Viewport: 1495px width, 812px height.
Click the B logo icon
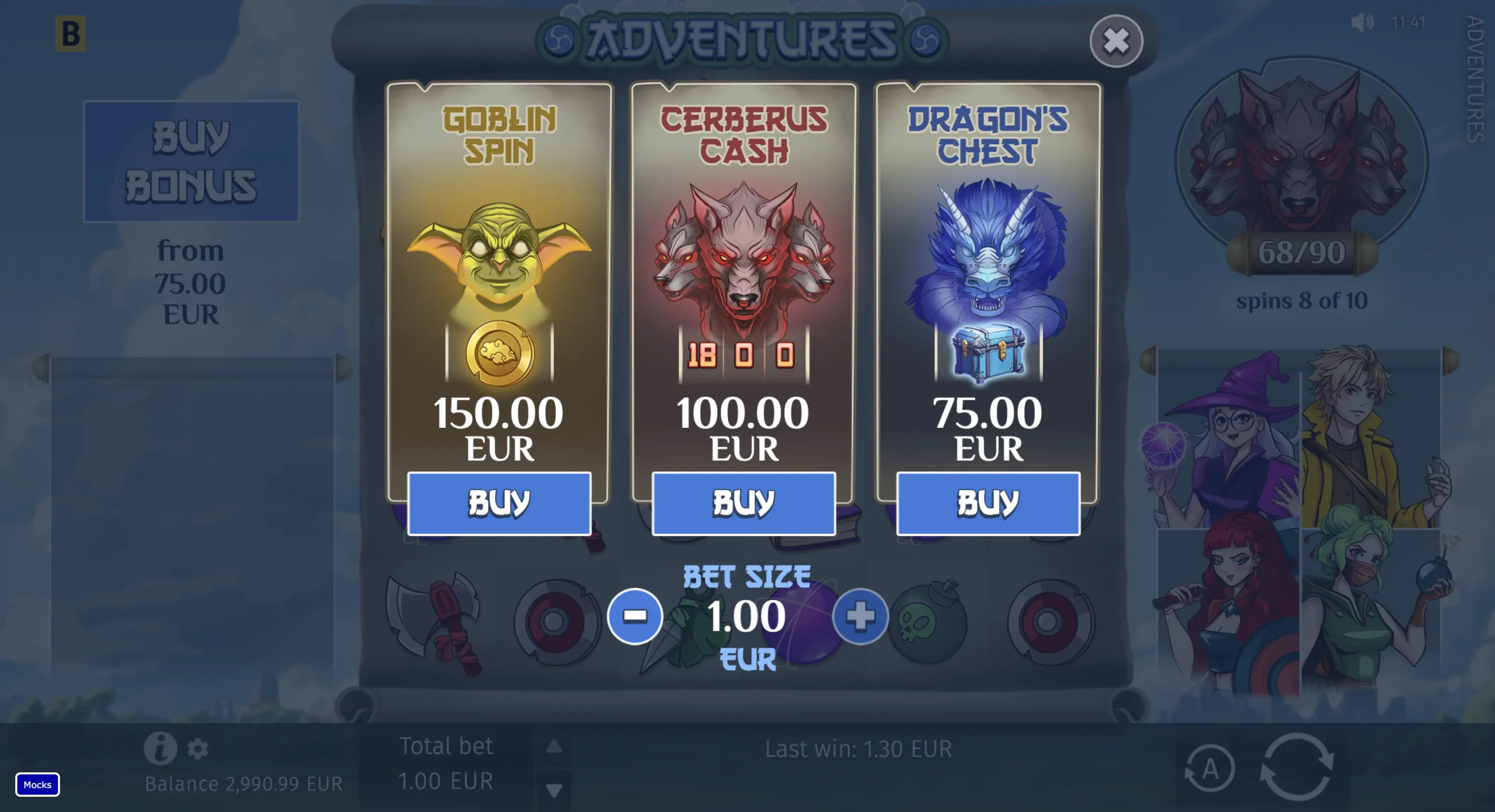tap(71, 34)
